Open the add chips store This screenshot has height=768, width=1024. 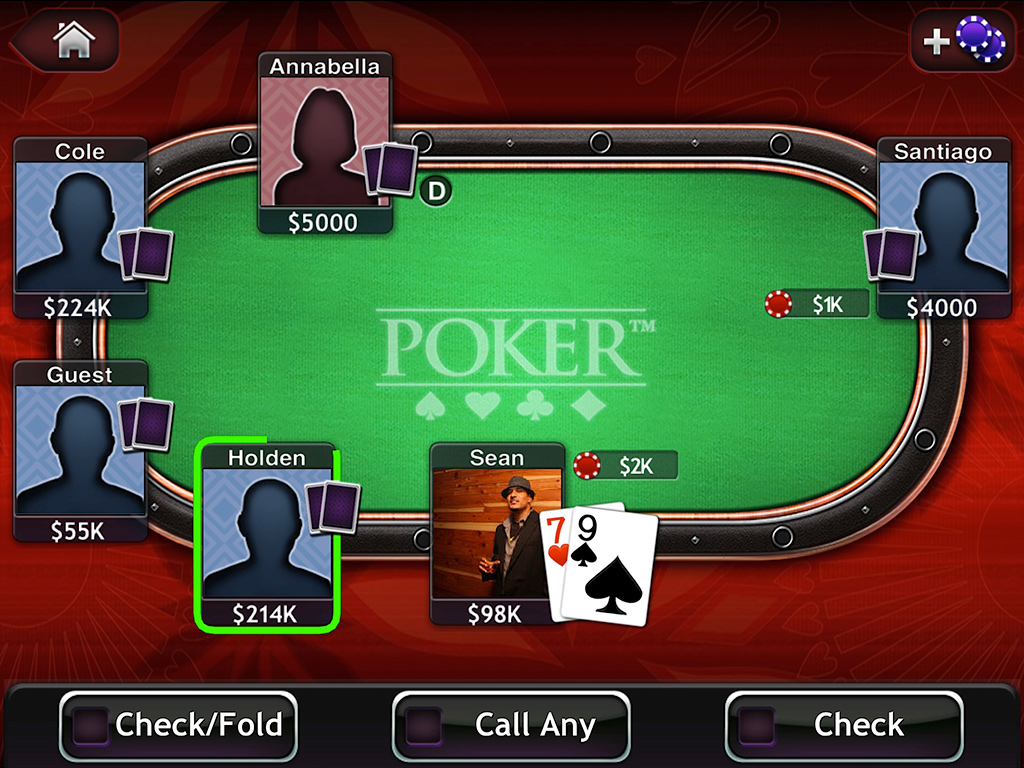[x=959, y=40]
